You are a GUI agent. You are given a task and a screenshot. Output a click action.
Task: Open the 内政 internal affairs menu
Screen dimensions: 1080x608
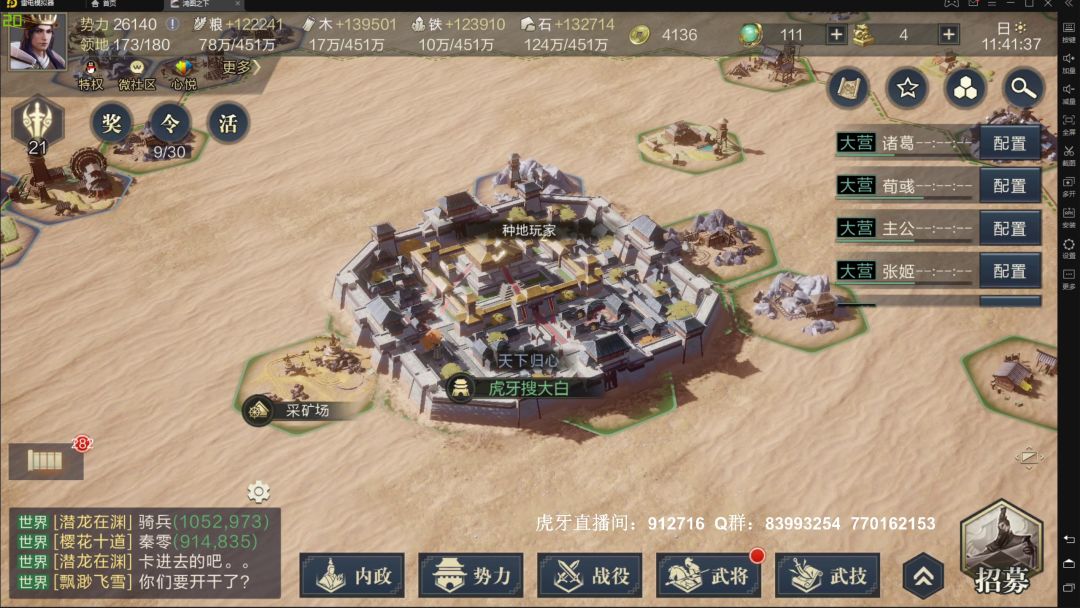tap(352, 575)
